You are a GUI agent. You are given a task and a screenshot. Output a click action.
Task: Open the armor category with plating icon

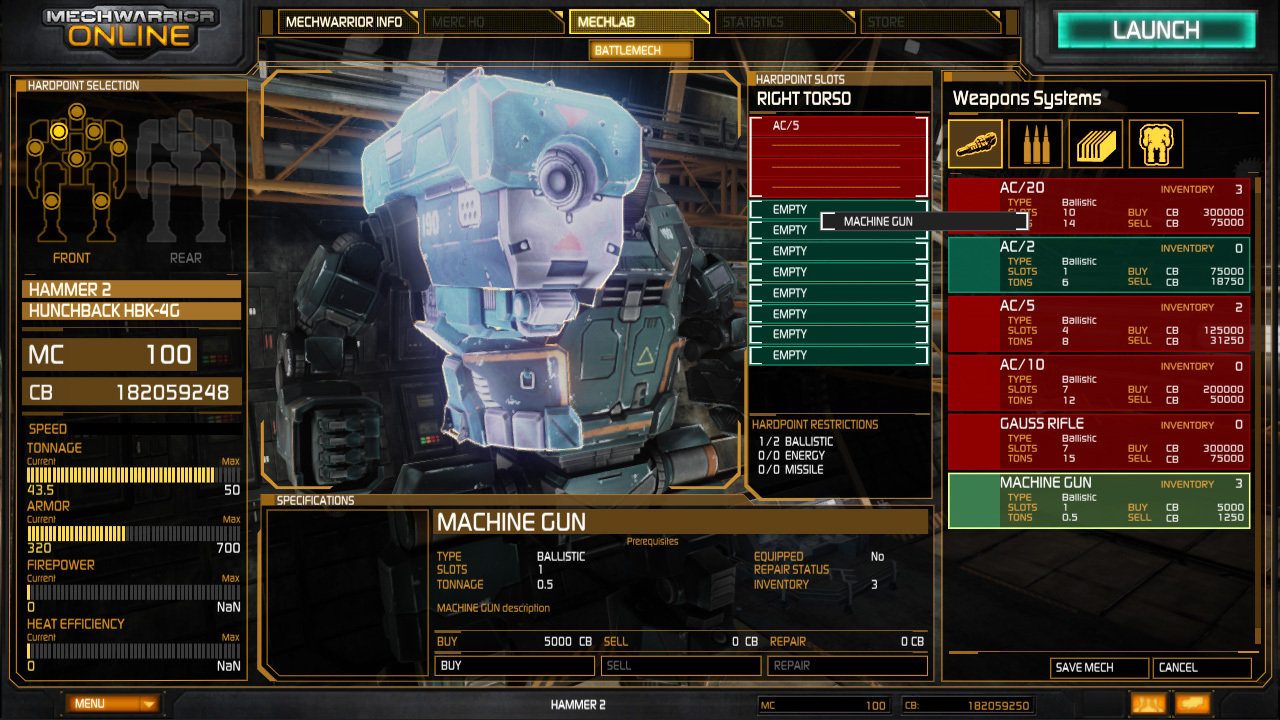pyautogui.click(x=1097, y=144)
